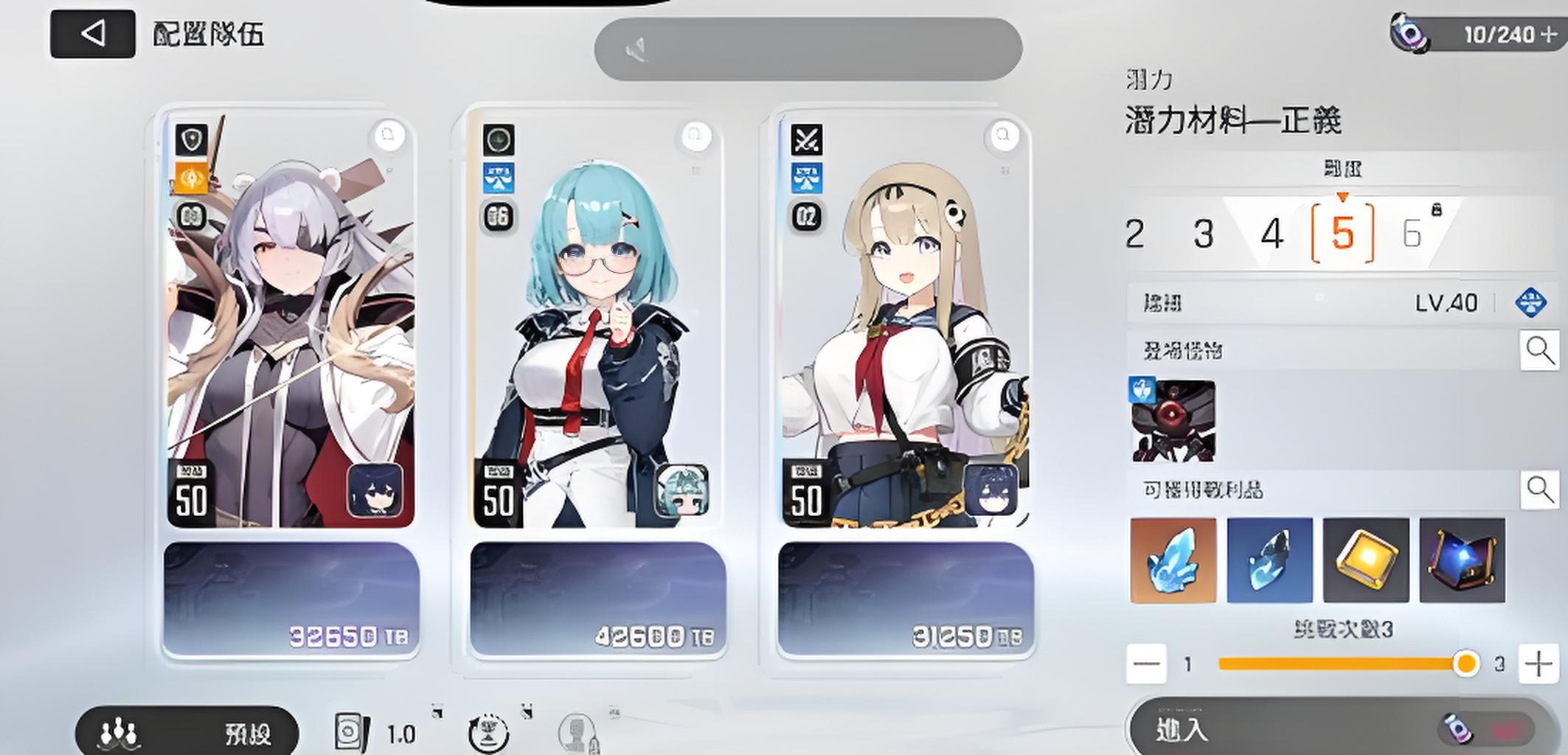Choose difficulty level 2
This screenshot has width=1568, height=755.
tap(1135, 234)
